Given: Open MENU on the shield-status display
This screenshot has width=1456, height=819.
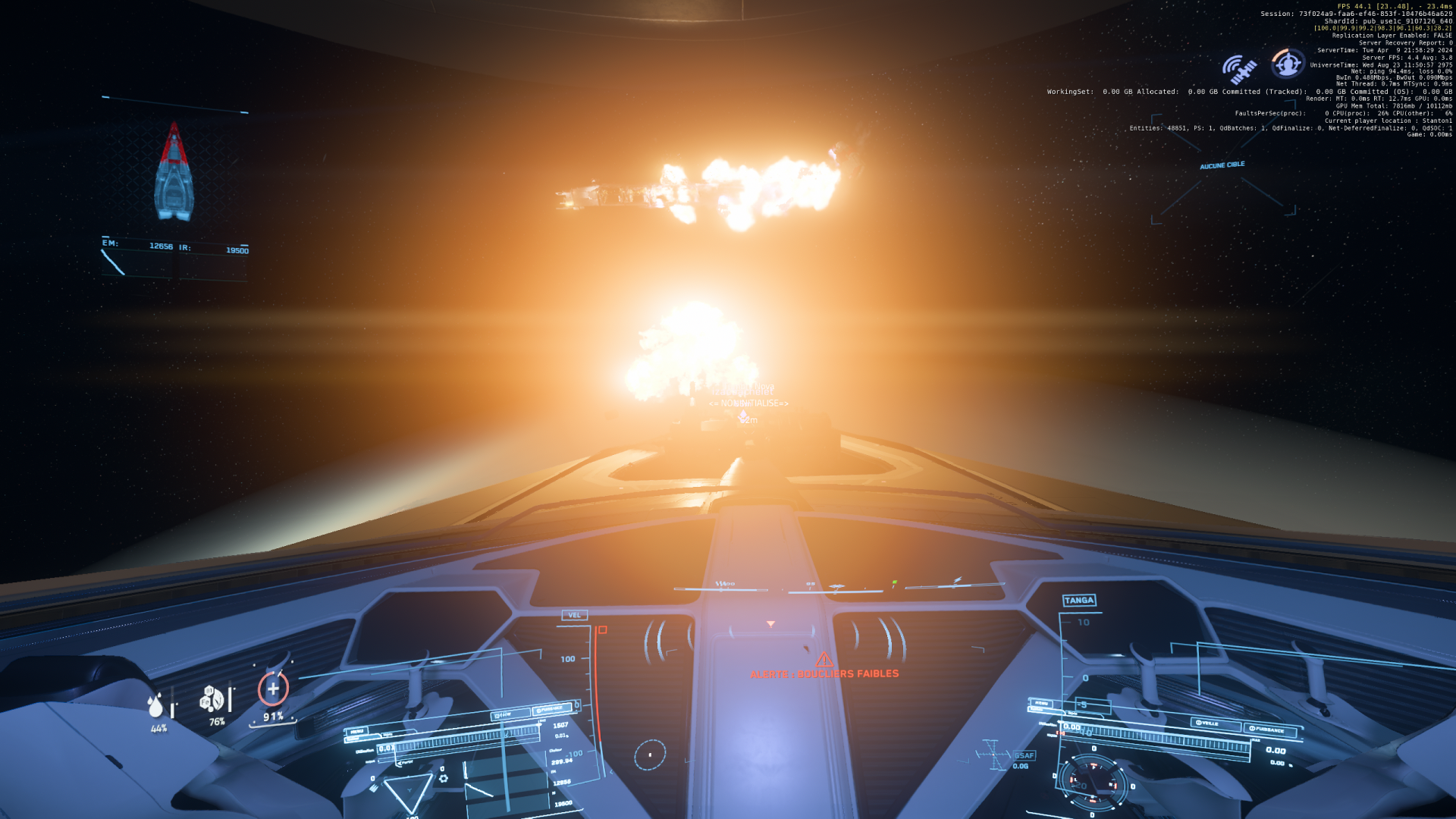Looking at the screenshot, I should pyautogui.click(x=1042, y=703).
